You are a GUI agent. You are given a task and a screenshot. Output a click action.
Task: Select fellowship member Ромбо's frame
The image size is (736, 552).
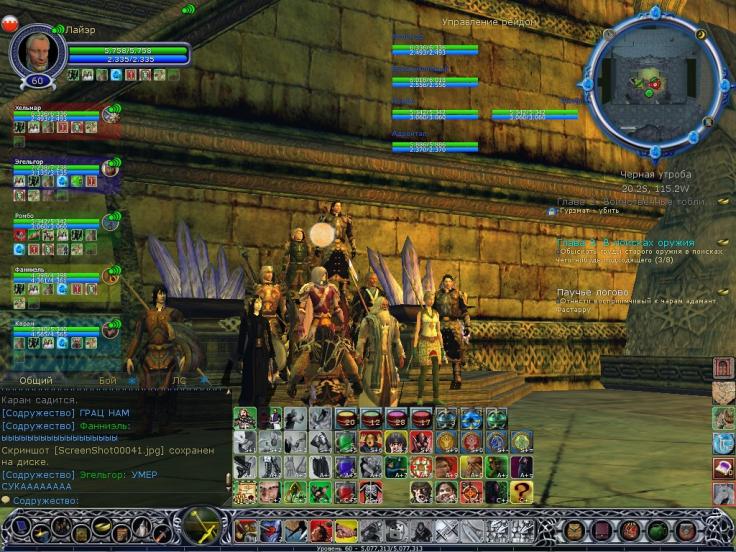point(60,230)
